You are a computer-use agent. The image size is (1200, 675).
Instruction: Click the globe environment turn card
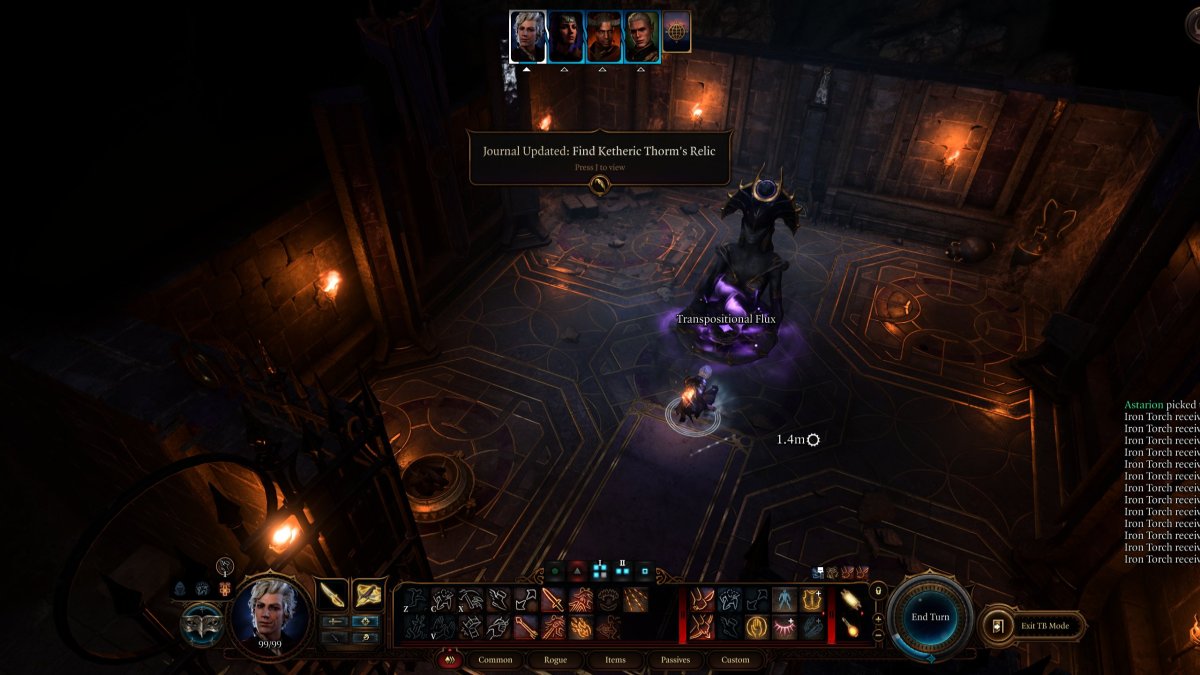click(x=677, y=31)
